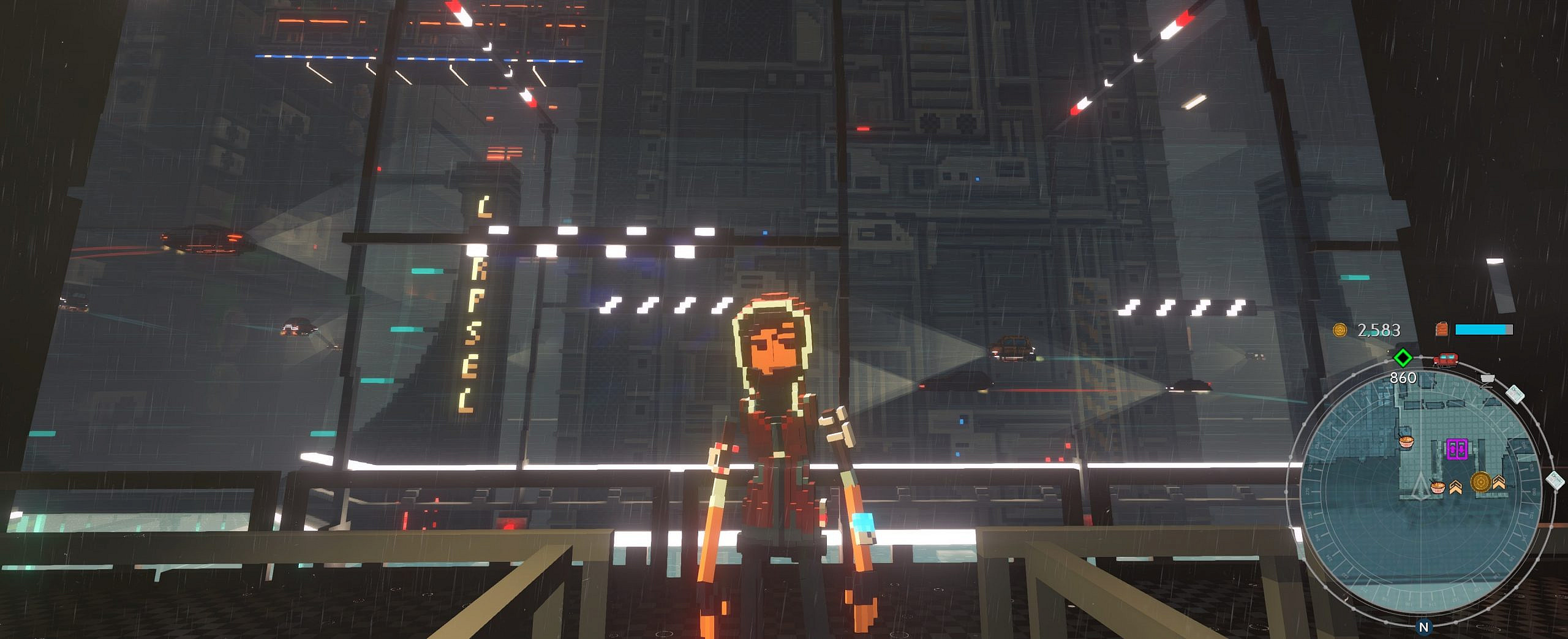Select the purple elevator doors marker on the minimap
This screenshot has height=639, width=1568.
1457,449
